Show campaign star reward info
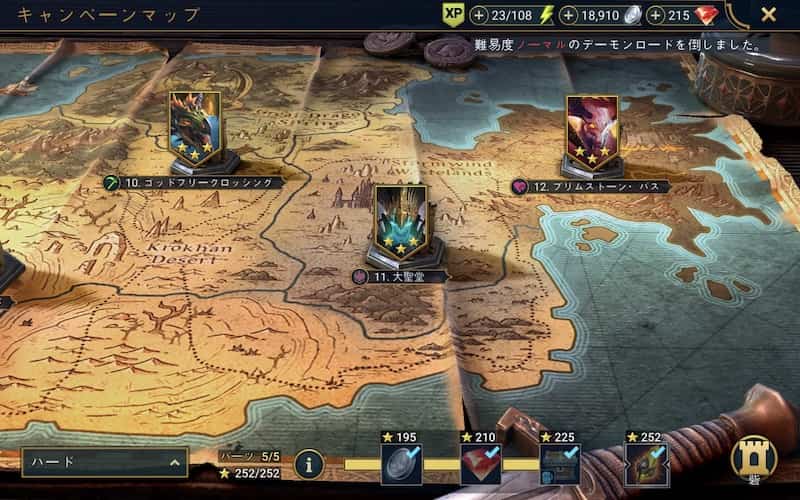The width and height of the screenshot is (800, 500). coord(309,464)
